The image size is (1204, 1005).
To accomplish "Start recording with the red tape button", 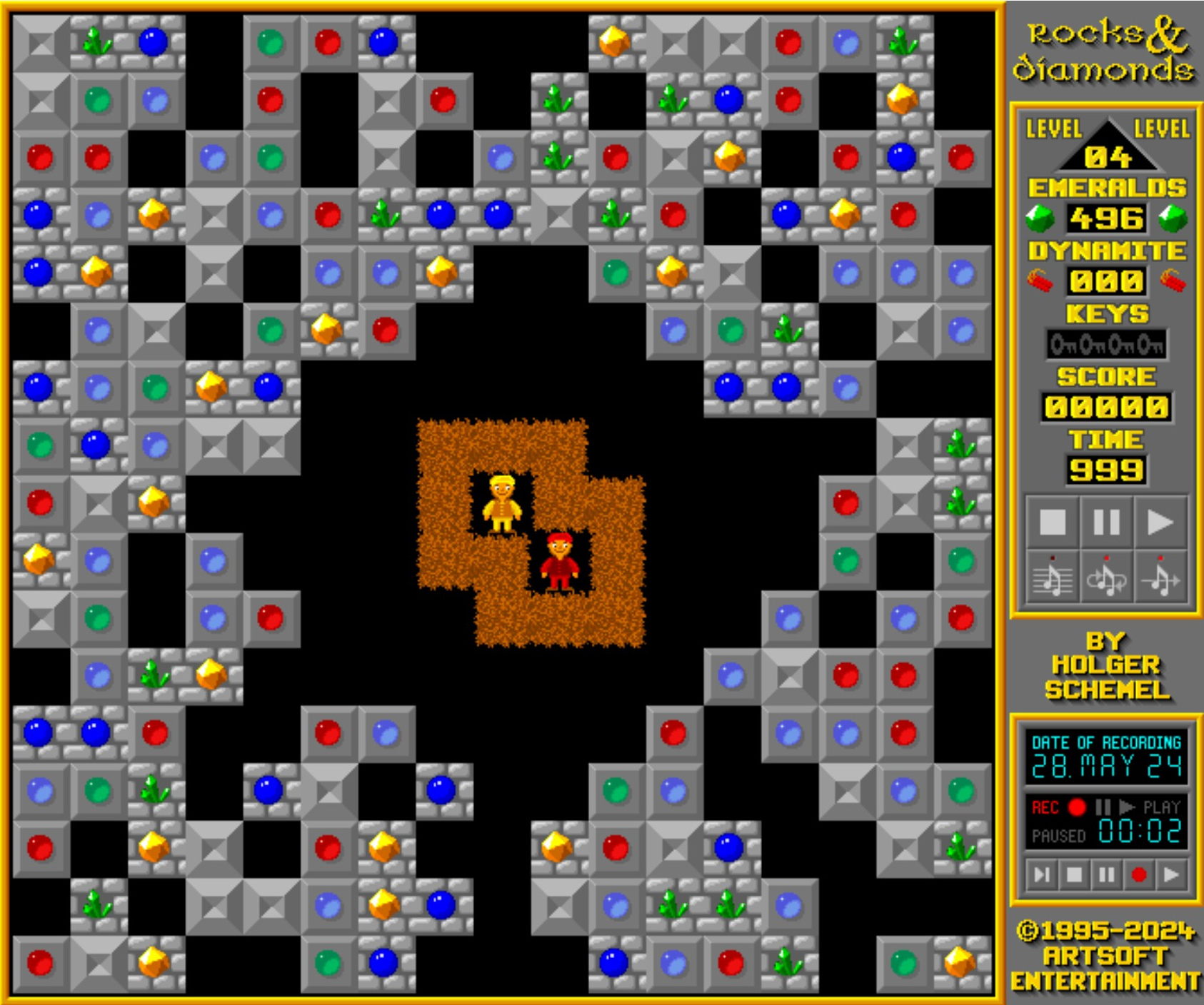I will click(x=1139, y=874).
